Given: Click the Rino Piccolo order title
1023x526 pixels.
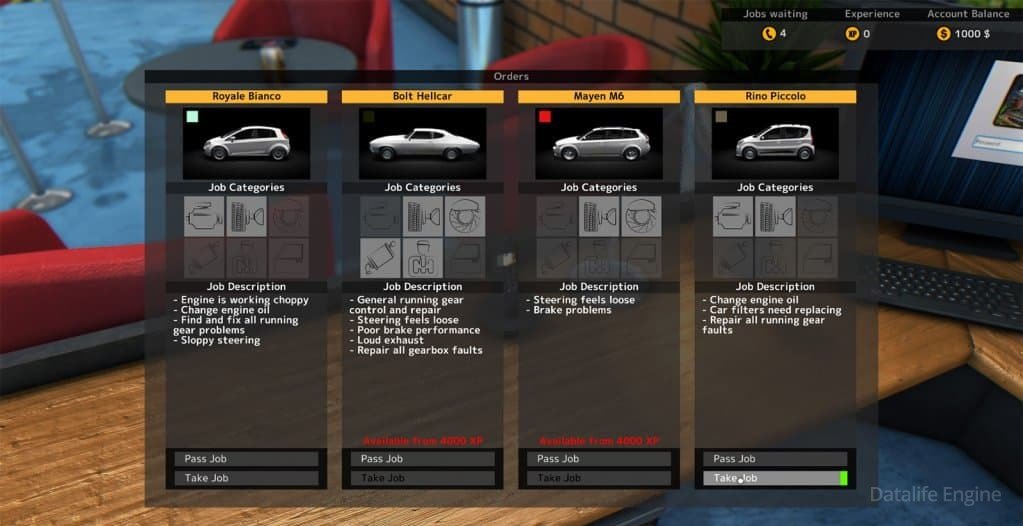Looking at the screenshot, I should [x=775, y=97].
